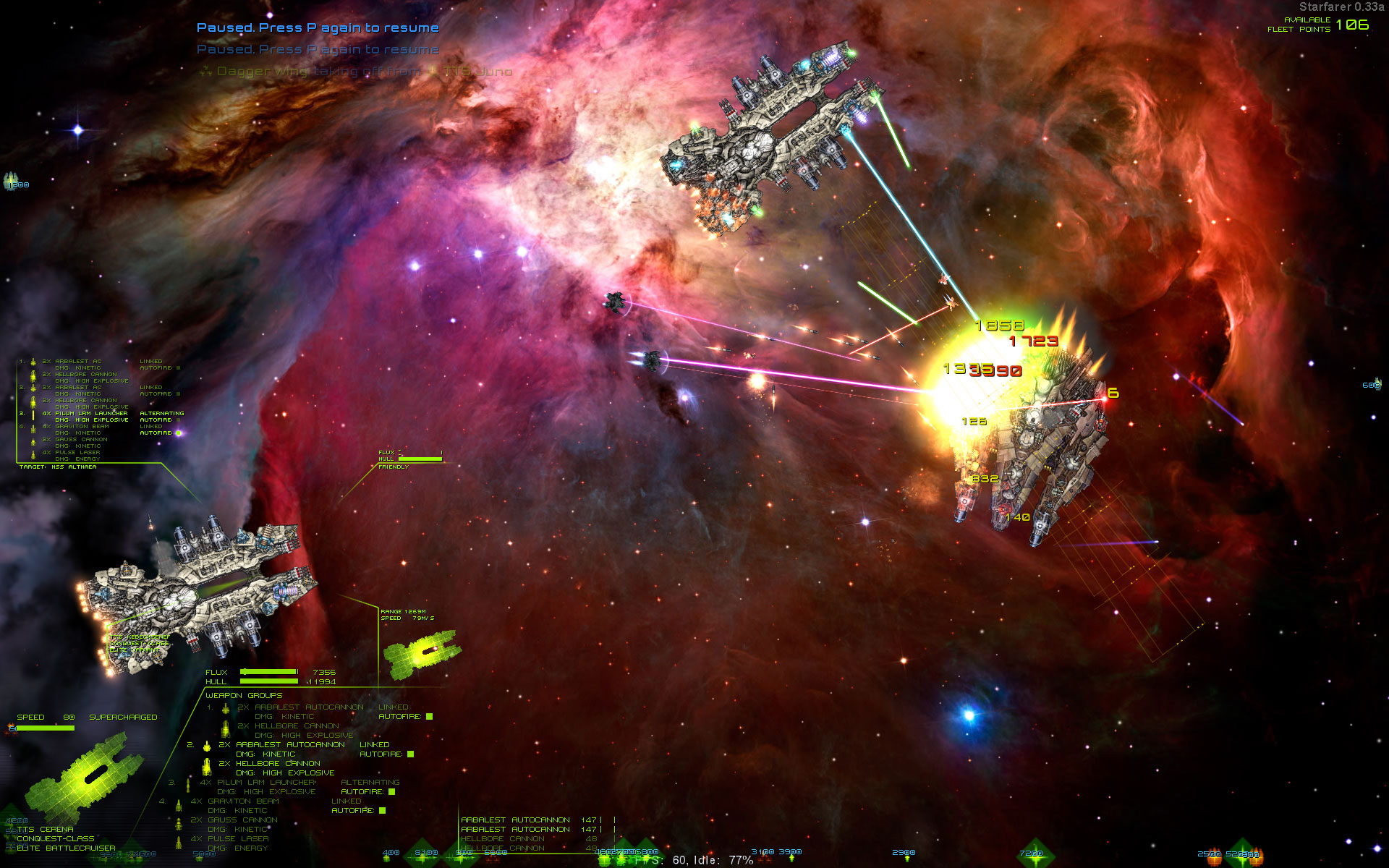Click the Graviton Beam weapon icon in group 4
This screenshot has width=1389, height=868.
pyautogui.click(x=179, y=805)
